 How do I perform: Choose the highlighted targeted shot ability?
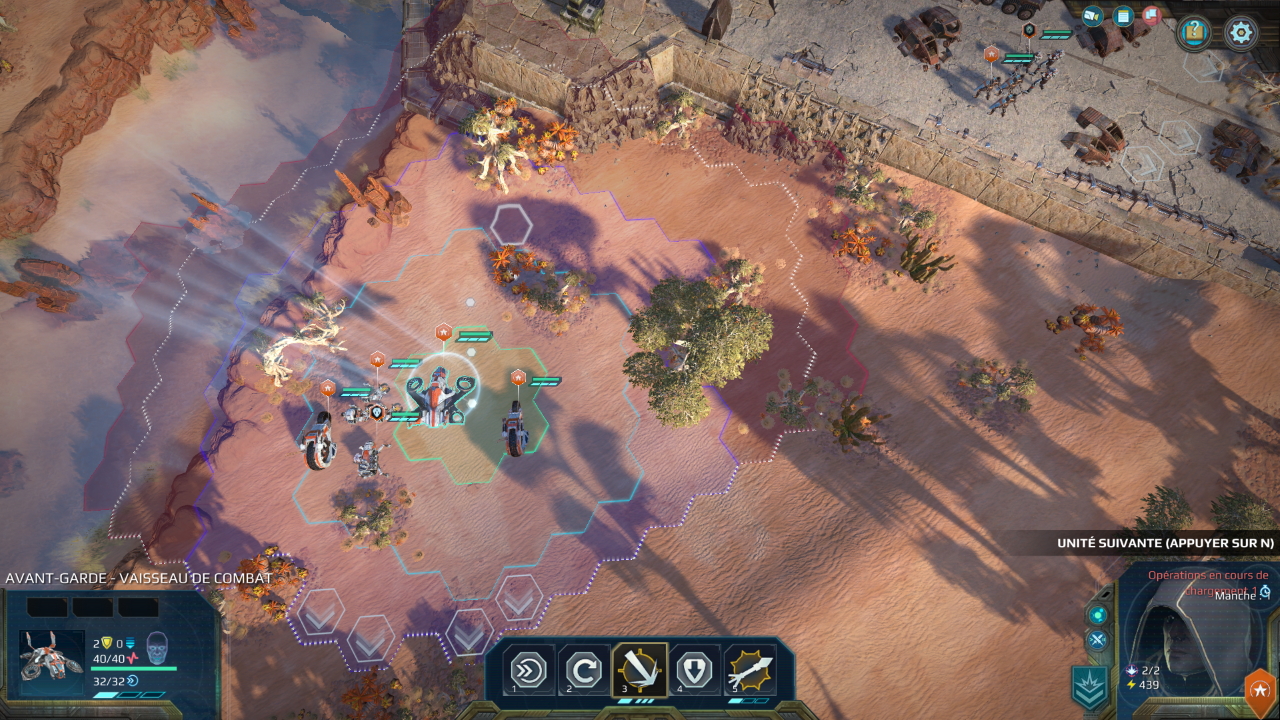click(x=639, y=669)
